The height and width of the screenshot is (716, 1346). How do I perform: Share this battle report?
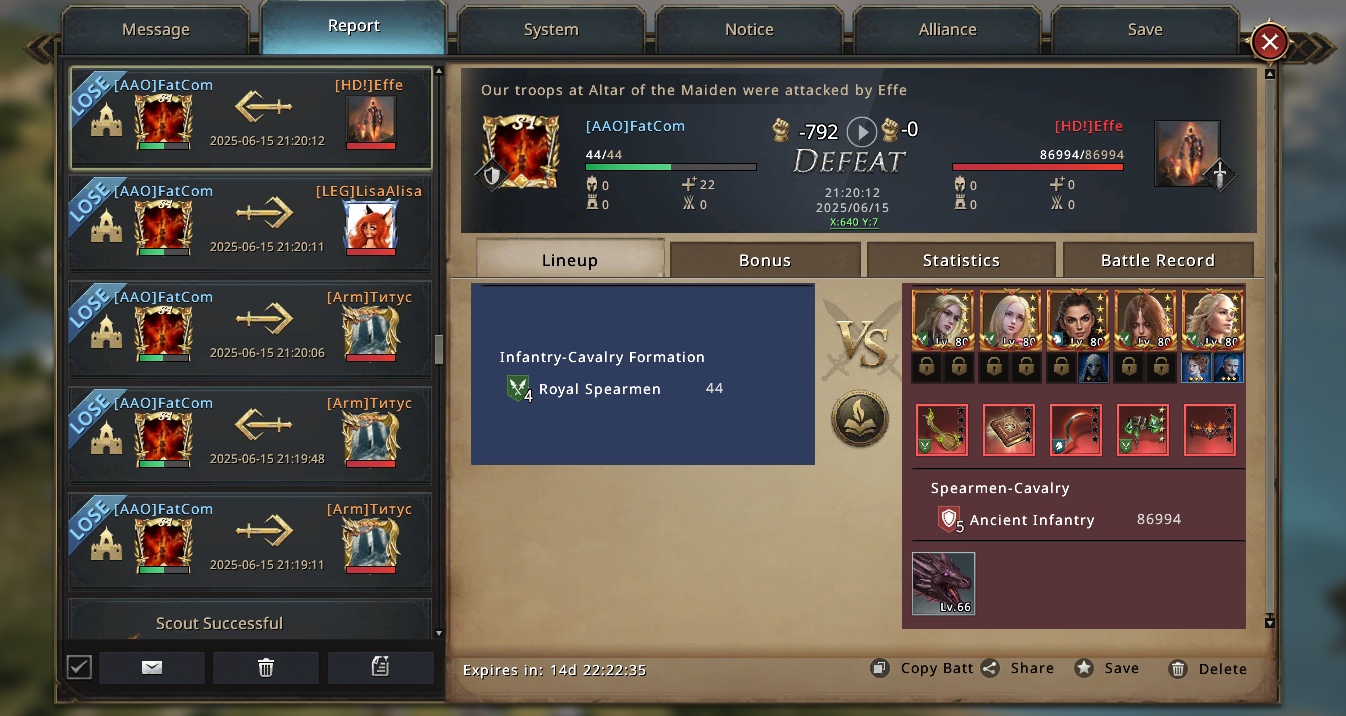coord(1018,668)
